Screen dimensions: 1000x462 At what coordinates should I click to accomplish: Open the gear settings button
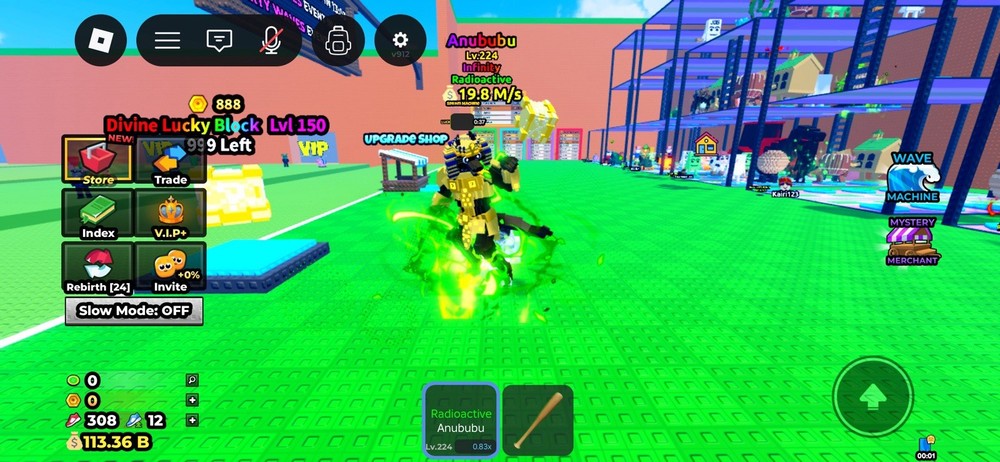pyautogui.click(x=400, y=41)
